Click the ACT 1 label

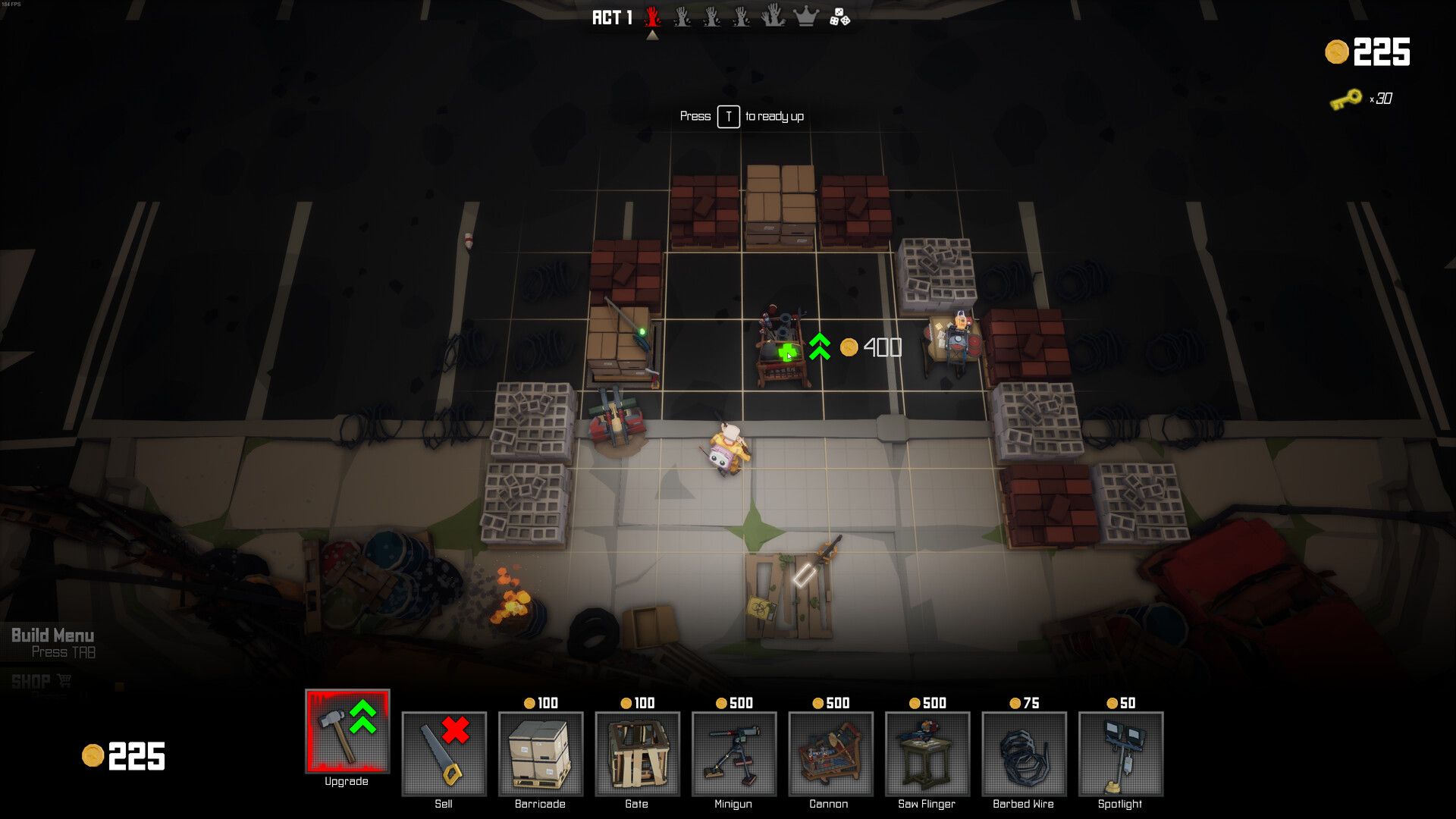tap(611, 17)
